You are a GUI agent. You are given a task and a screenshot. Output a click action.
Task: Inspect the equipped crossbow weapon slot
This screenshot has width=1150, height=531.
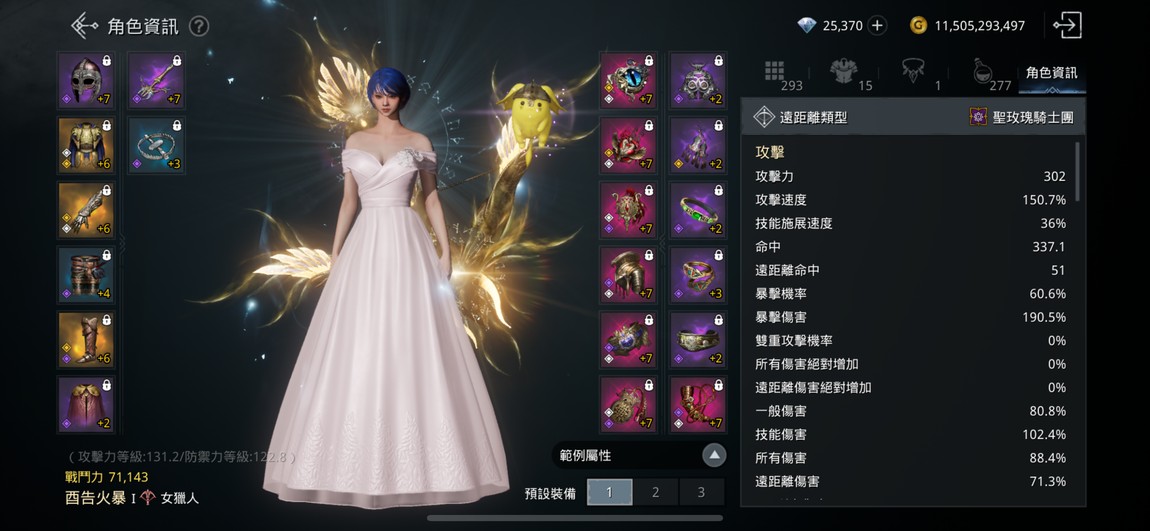pyautogui.click(x=156, y=80)
